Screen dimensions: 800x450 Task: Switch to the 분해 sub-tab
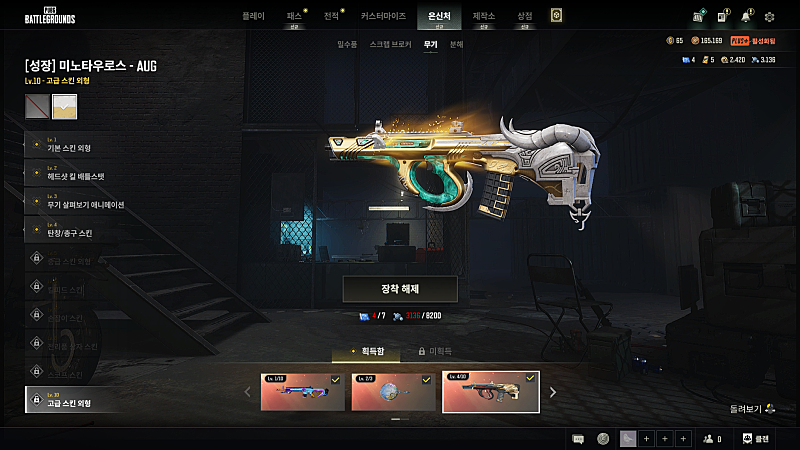(x=456, y=45)
